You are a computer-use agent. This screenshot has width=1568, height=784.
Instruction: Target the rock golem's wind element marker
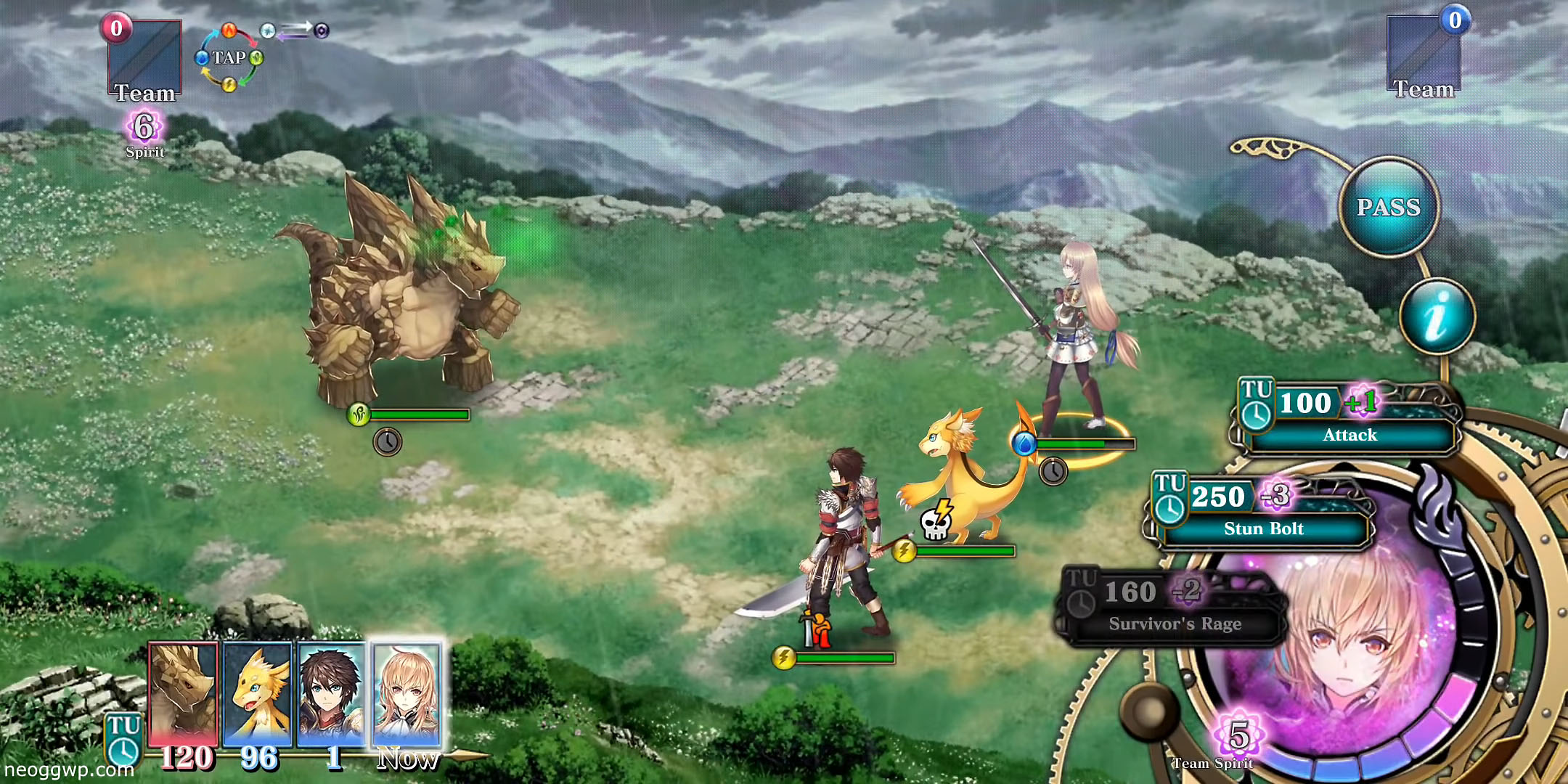coord(359,415)
